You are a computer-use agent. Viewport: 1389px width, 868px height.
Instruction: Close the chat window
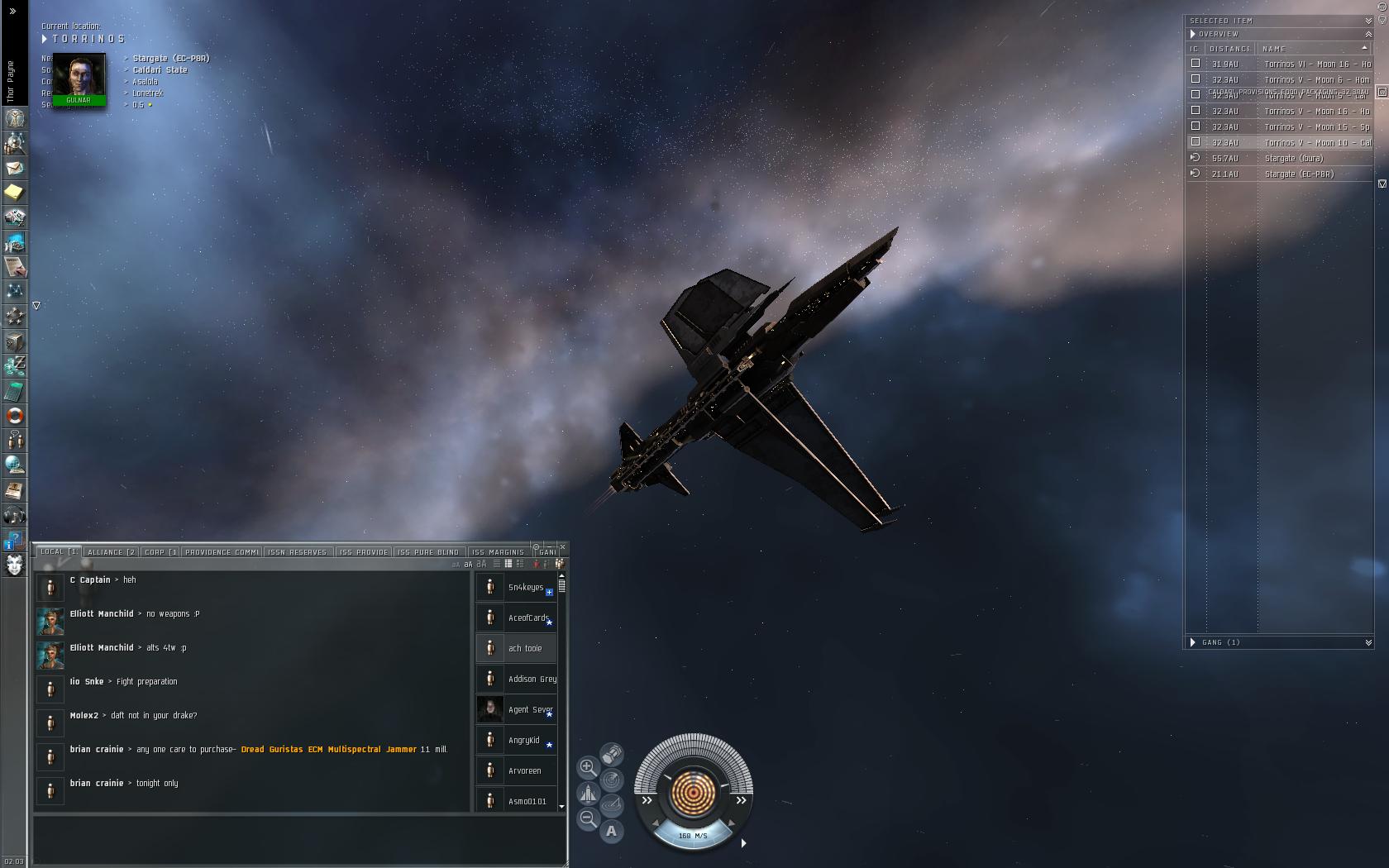coord(563,547)
